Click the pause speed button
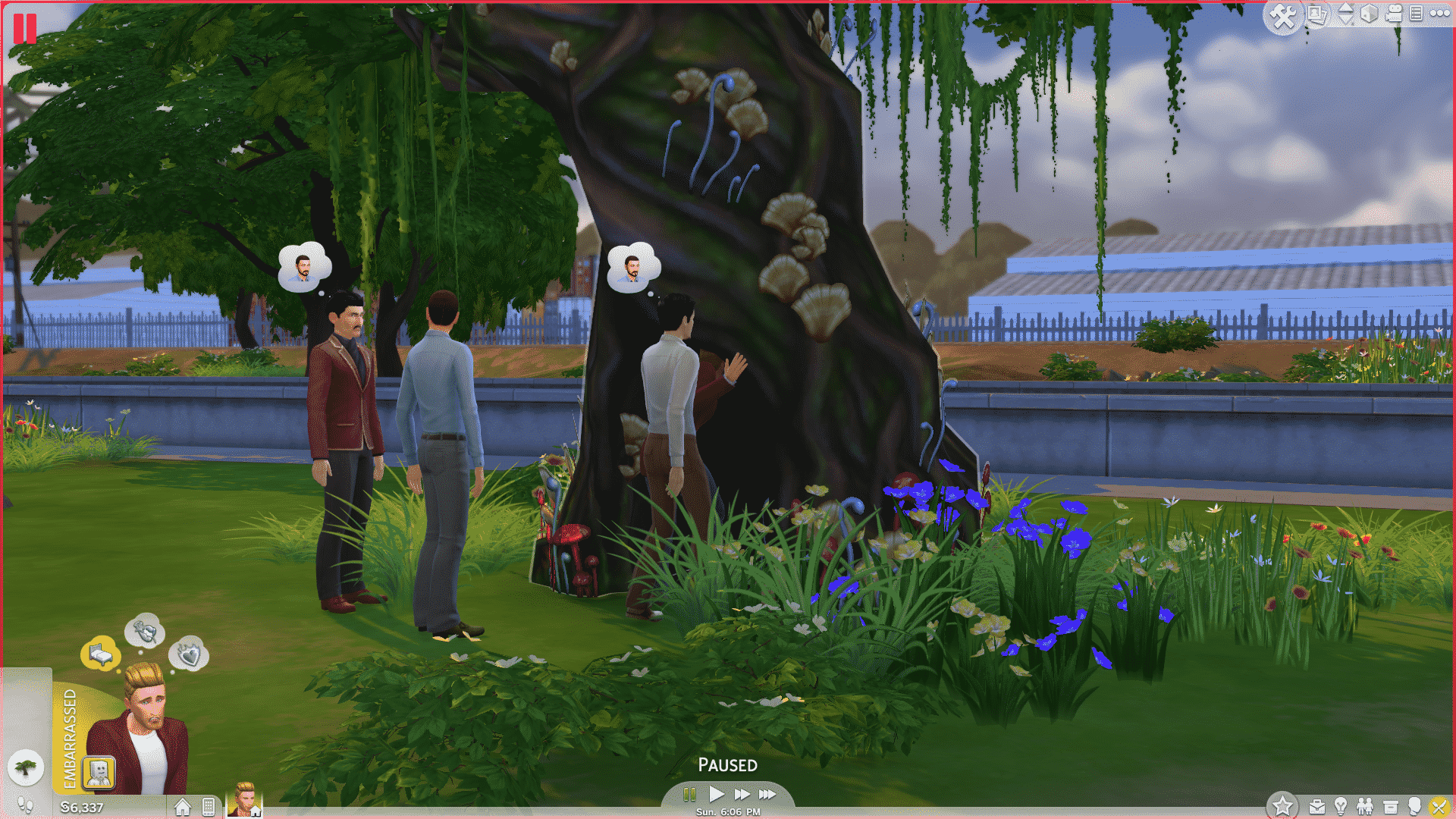Screen dimensions: 1456x819 click(689, 794)
